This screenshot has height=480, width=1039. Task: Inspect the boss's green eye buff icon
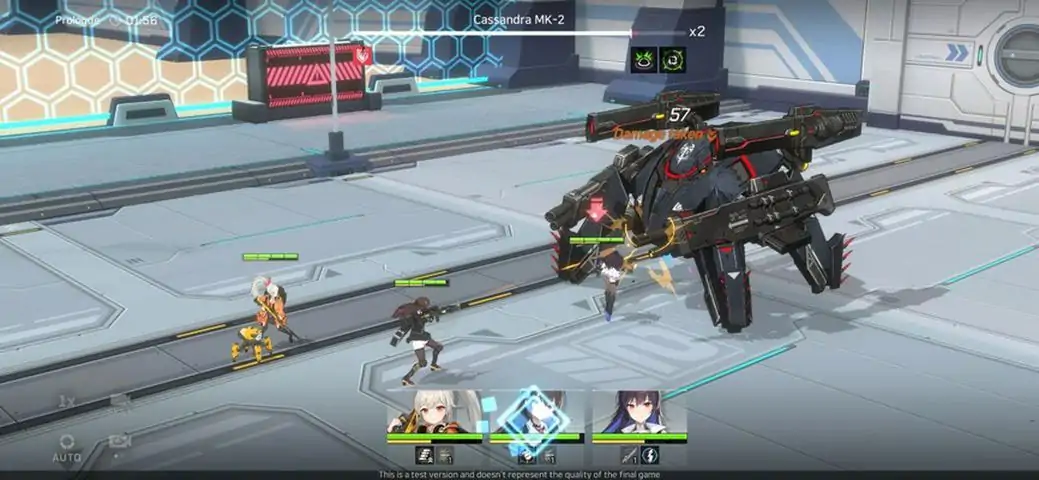click(644, 59)
